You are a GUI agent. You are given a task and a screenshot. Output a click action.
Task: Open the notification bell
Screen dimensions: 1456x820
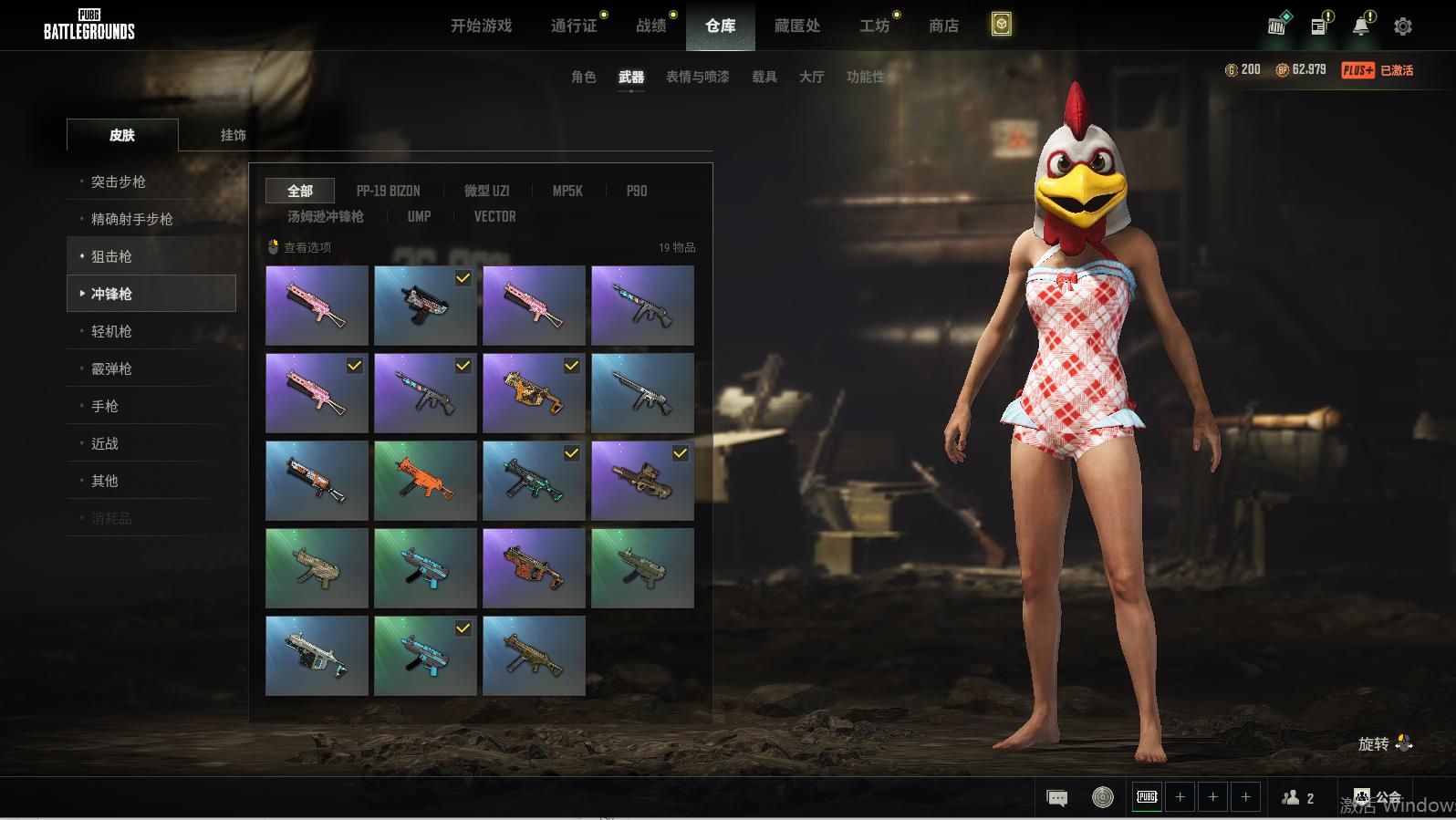point(1360,26)
